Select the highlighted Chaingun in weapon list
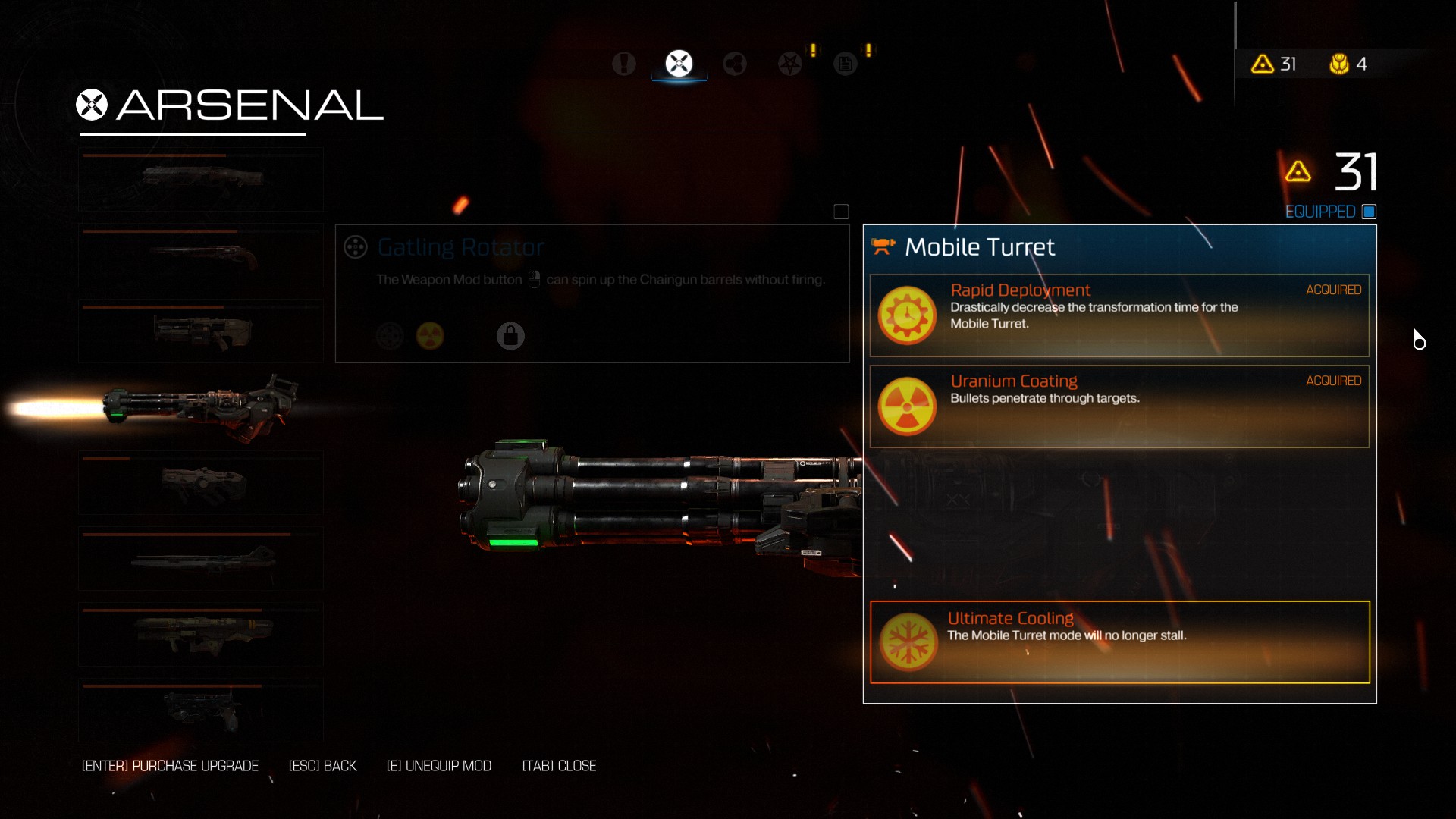The height and width of the screenshot is (819, 1456). (x=201, y=407)
